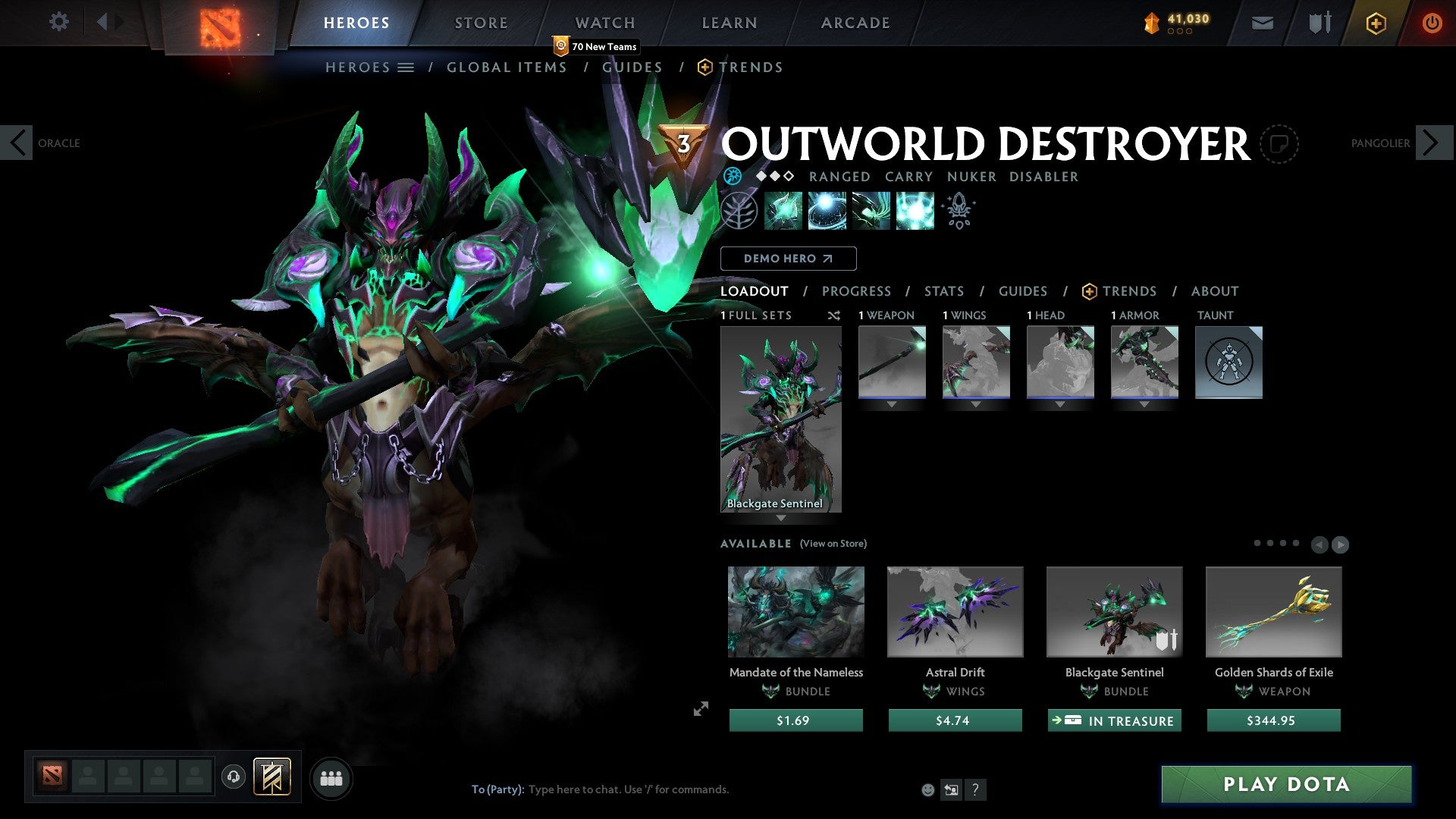
Task: Toggle the blue facet icon near hero name
Action: pyautogui.click(x=732, y=176)
